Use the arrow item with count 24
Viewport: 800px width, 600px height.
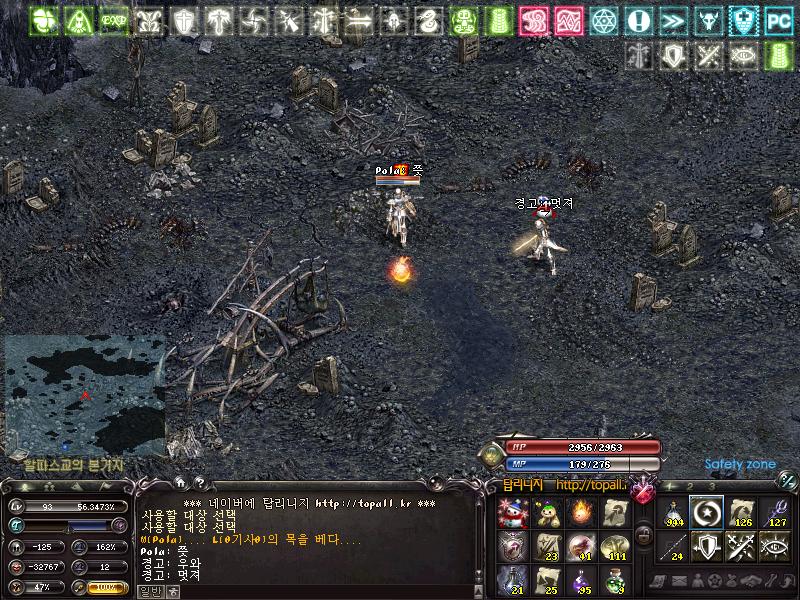[673, 546]
